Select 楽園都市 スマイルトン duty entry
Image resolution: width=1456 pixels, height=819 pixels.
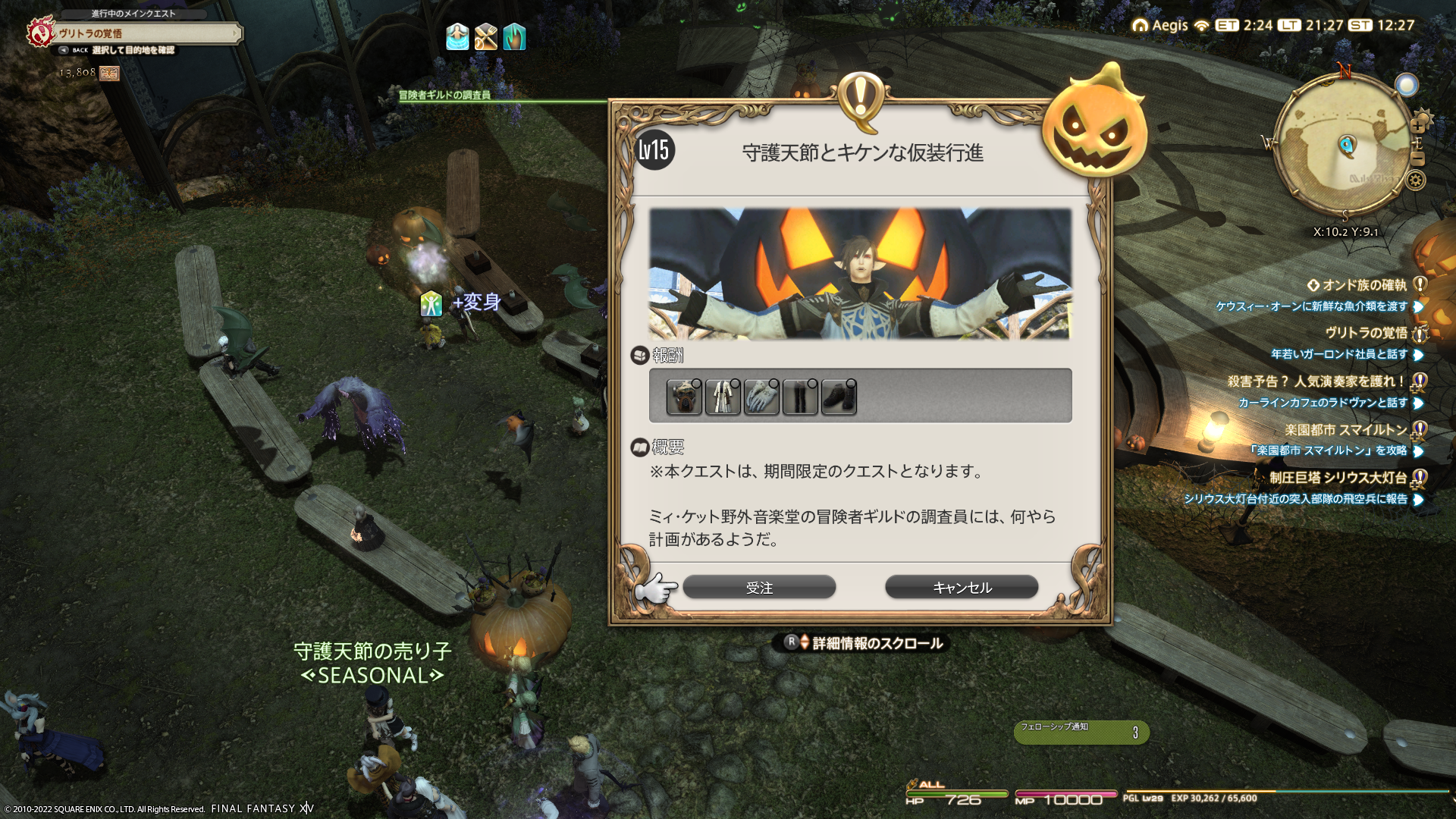click(x=1345, y=430)
